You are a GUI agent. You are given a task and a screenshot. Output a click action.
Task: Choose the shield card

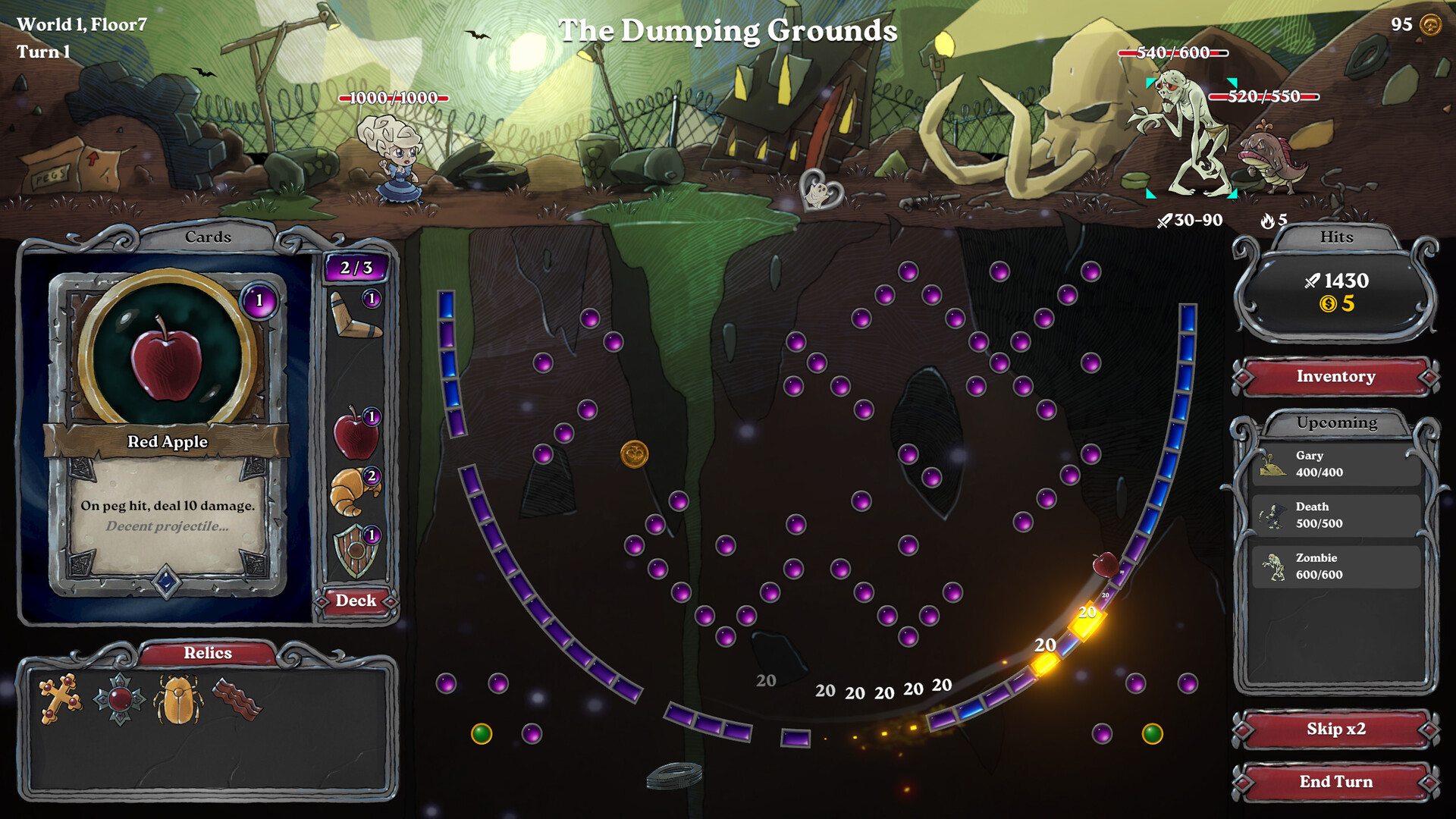355,550
